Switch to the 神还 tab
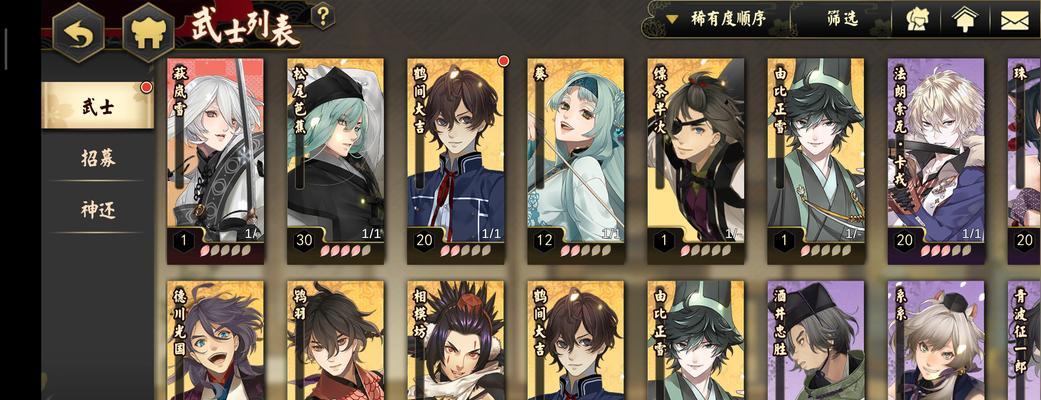This screenshot has height=400, width=1041. (x=98, y=210)
